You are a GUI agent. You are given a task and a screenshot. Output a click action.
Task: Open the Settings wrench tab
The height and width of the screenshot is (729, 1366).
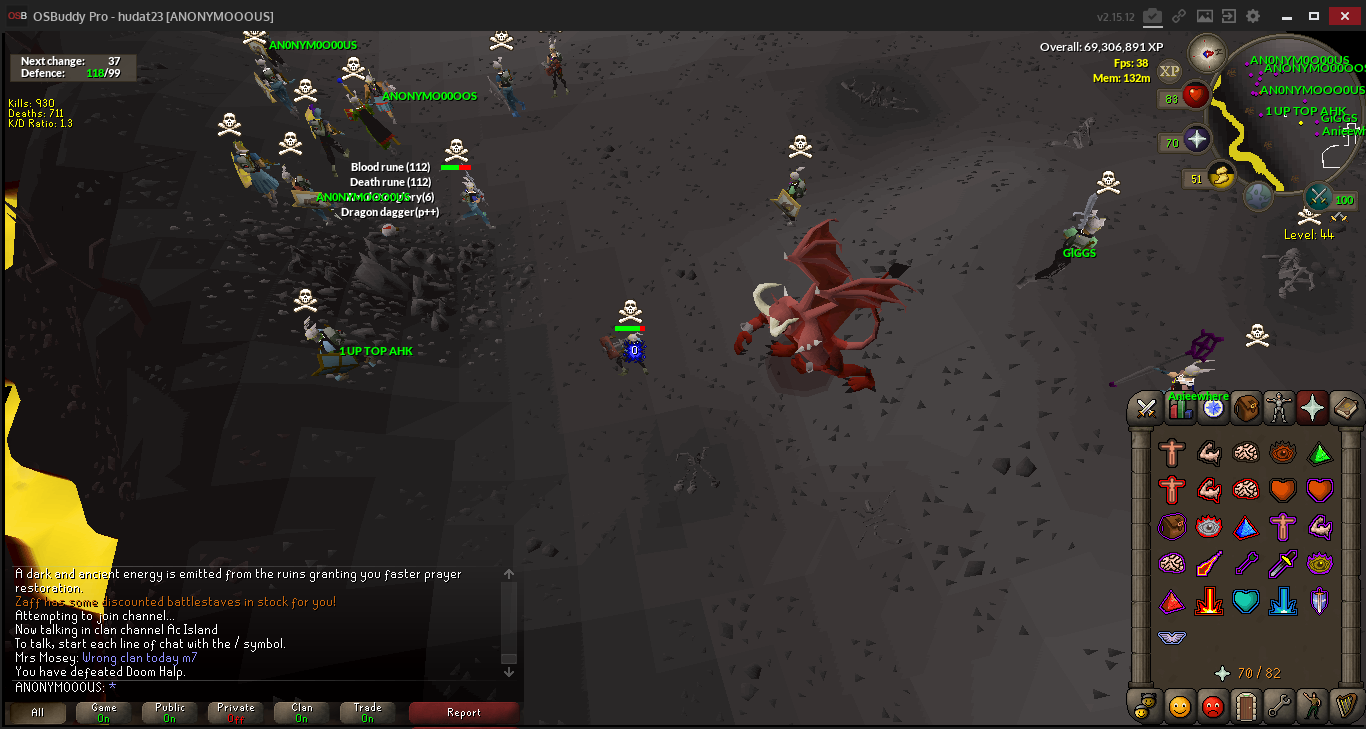click(x=1279, y=706)
